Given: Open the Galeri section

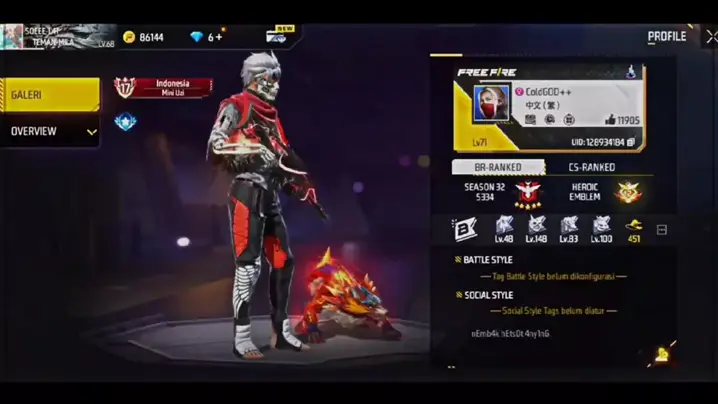Looking at the screenshot, I should tap(49, 95).
